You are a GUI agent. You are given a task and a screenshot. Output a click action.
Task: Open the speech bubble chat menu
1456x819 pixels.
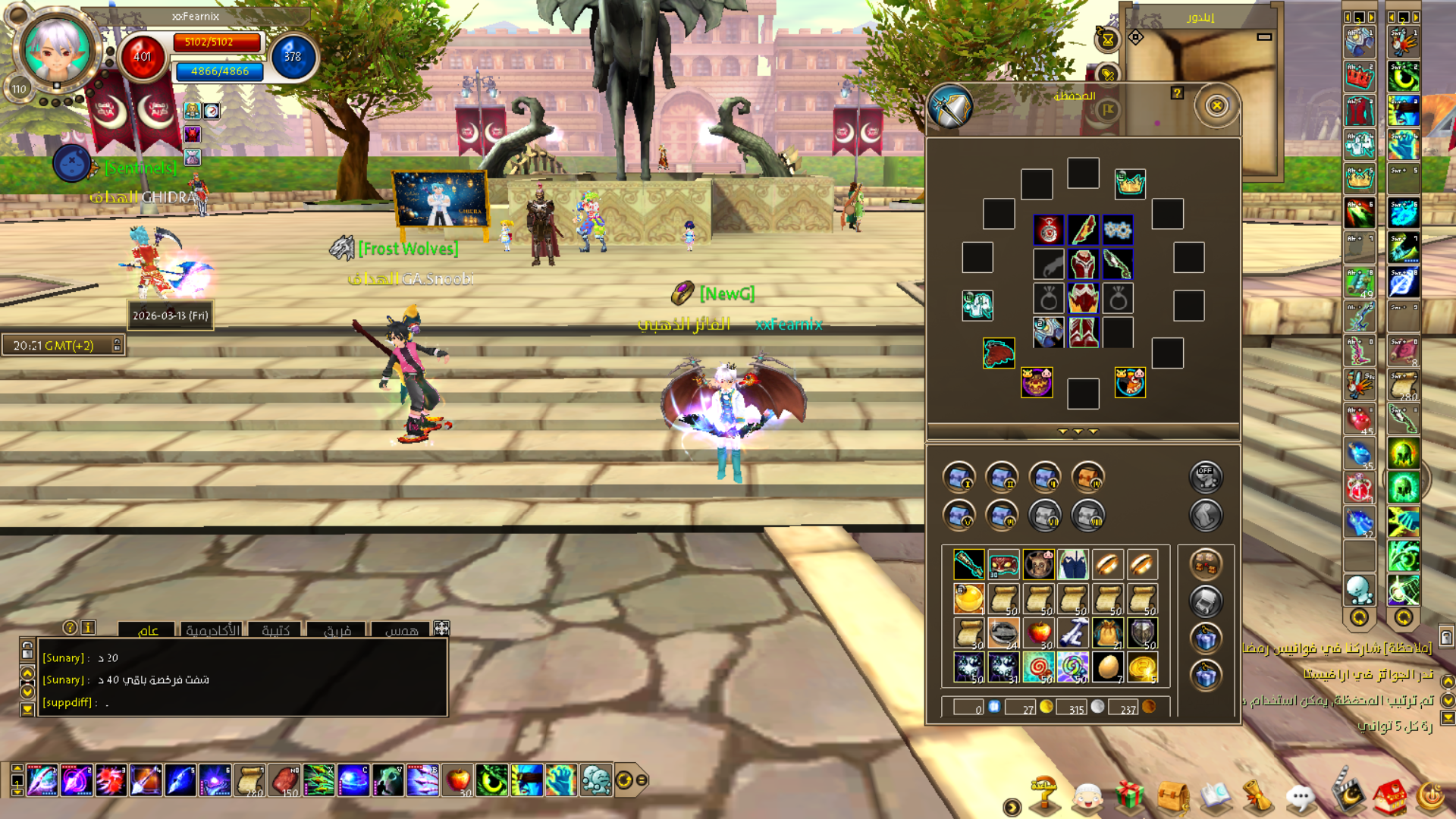tap(1301, 797)
